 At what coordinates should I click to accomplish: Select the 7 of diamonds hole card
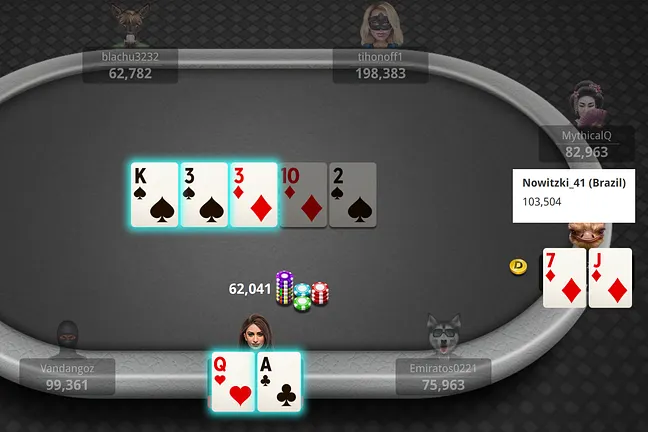click(x=564, y=277)
